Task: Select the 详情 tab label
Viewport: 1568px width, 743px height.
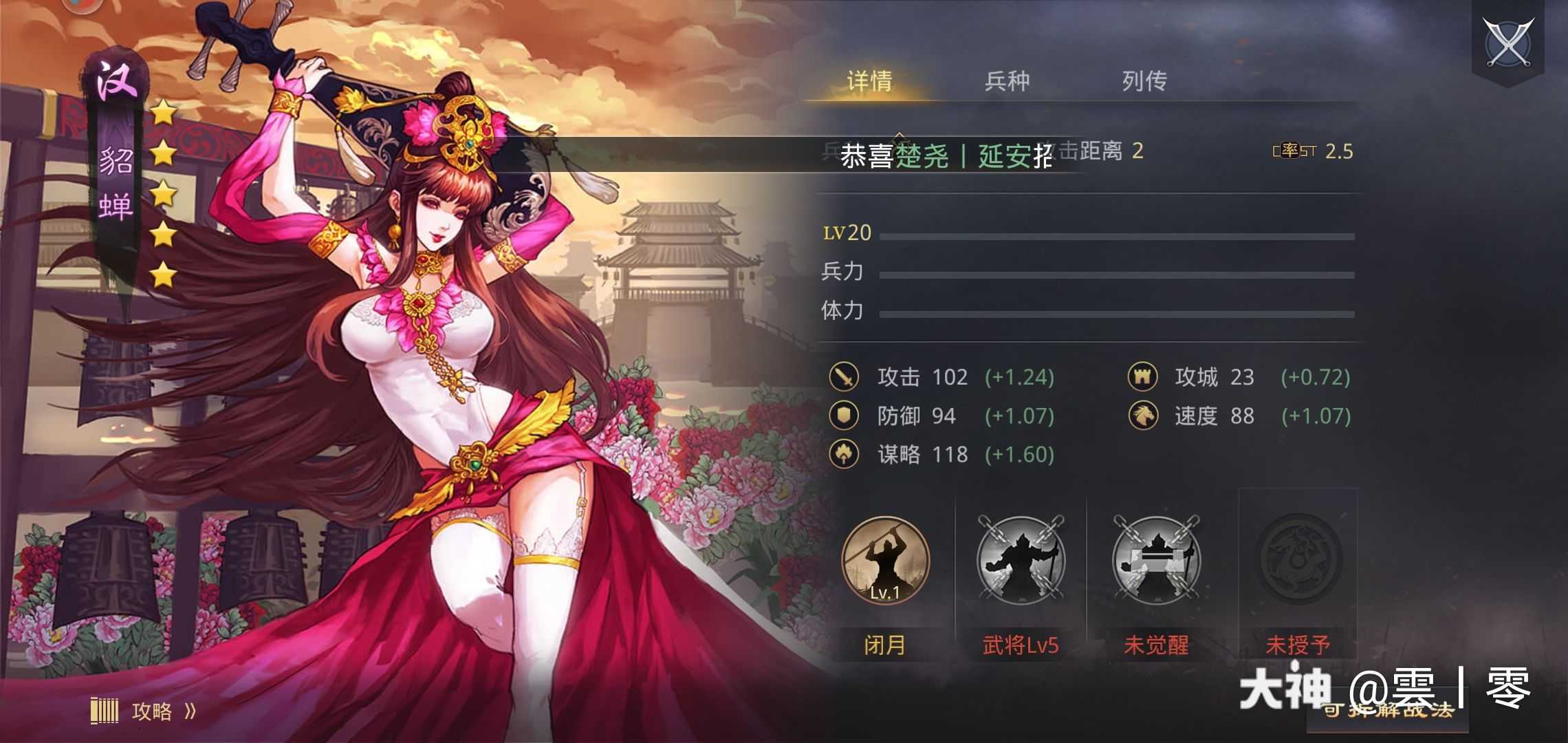Action: point(871,81)
